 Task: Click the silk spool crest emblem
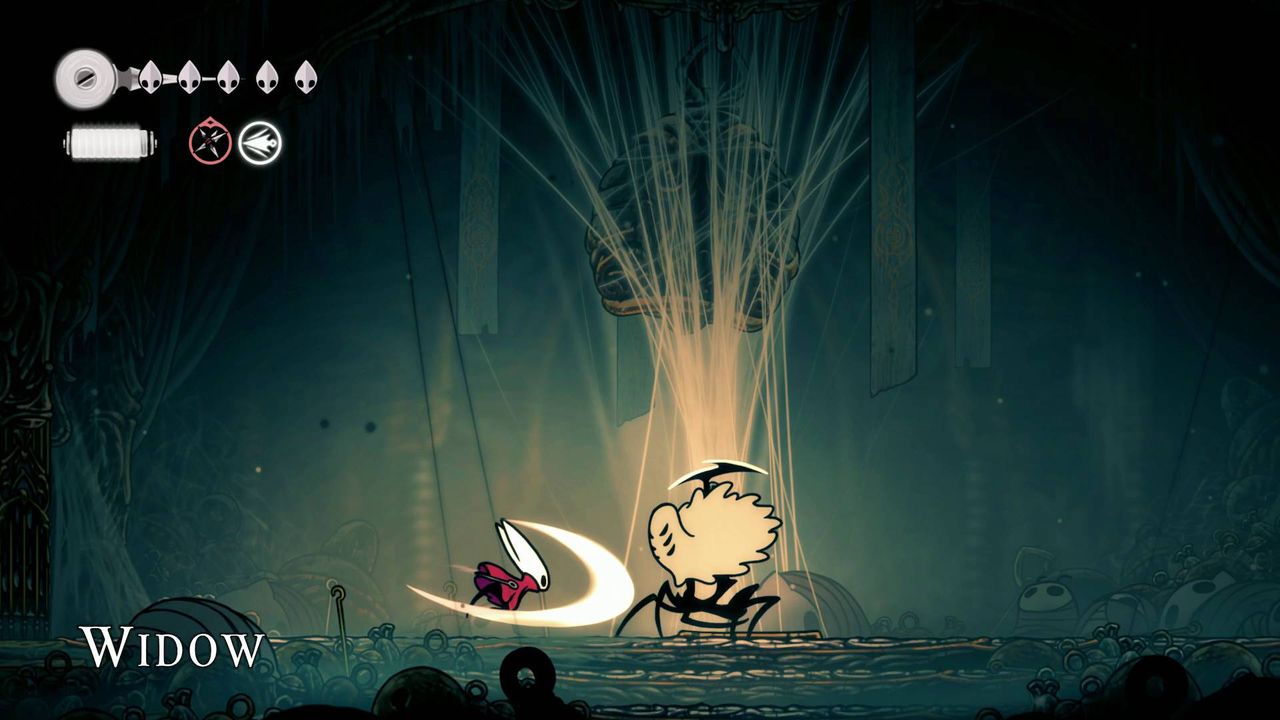click(x=82, y=77)
